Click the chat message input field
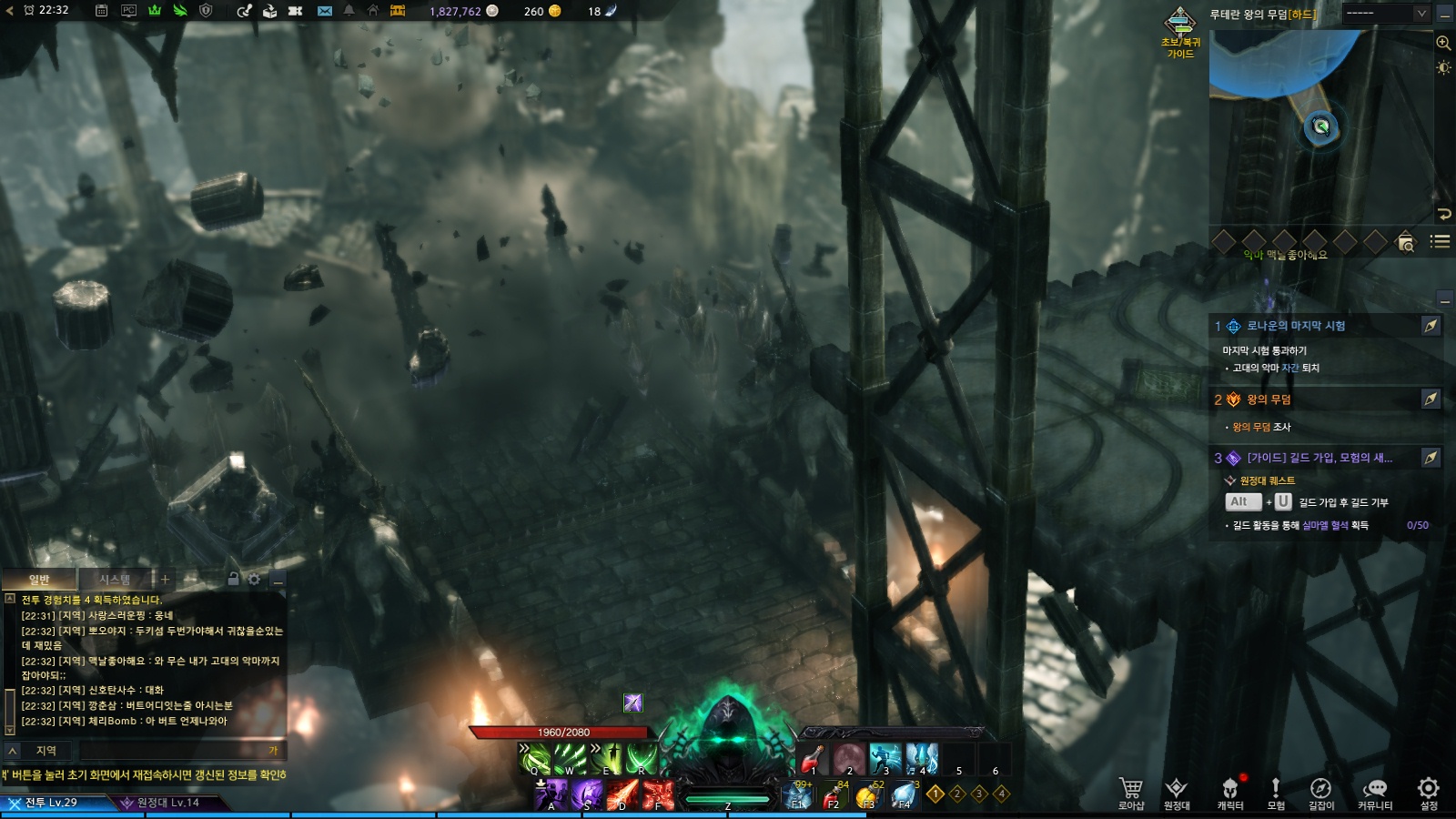 (x=173, y=751)
